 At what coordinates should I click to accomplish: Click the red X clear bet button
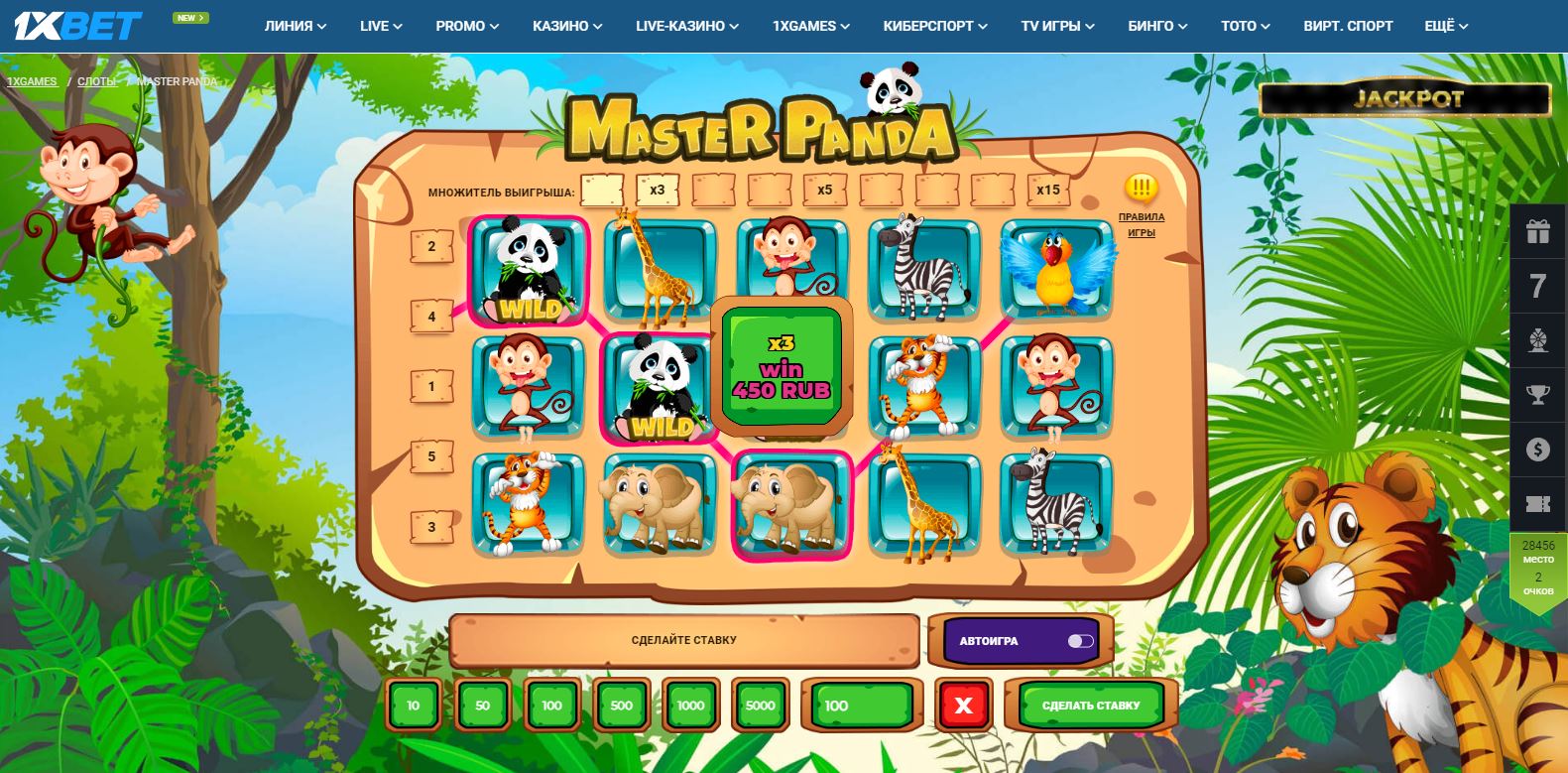(962, 706)
